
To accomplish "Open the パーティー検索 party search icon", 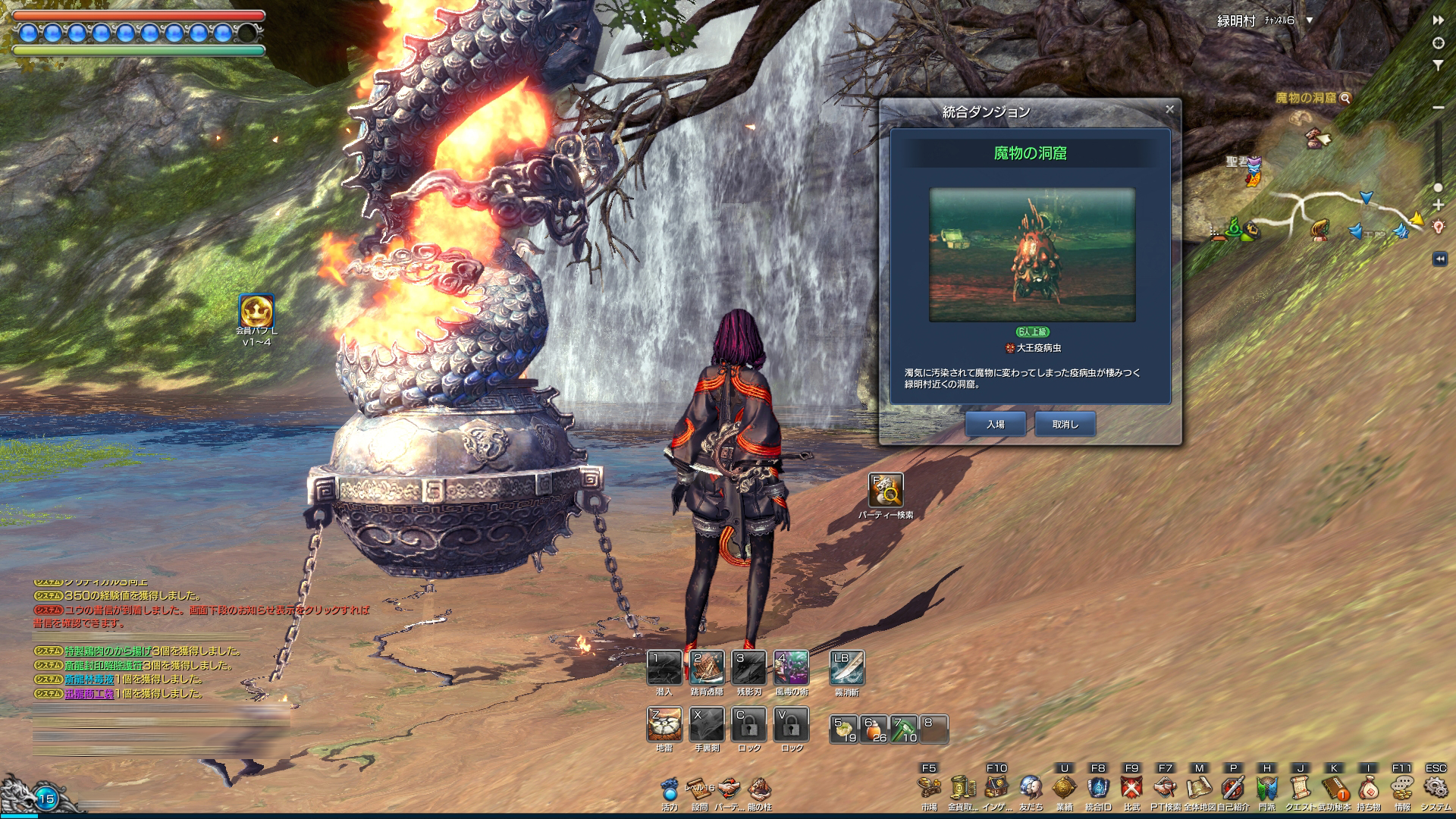I will pos(886,491).
